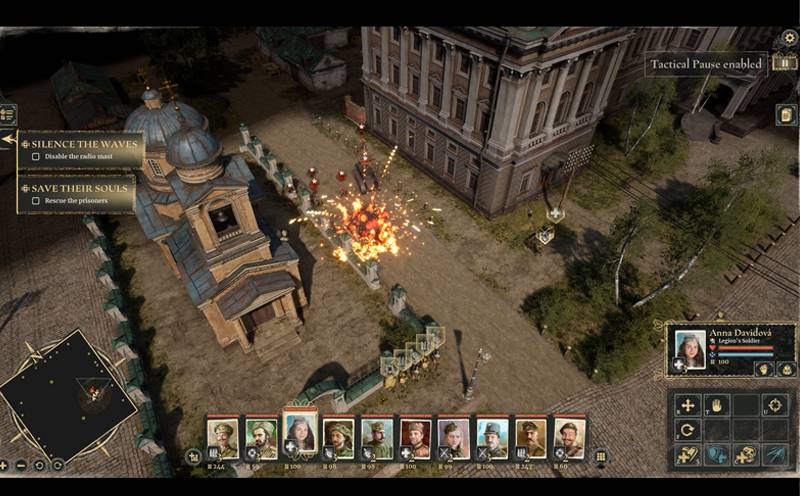The height and width of the screenshot is (500, 800).
Task: Activate the Move command arrows icon
Action: 687,405
